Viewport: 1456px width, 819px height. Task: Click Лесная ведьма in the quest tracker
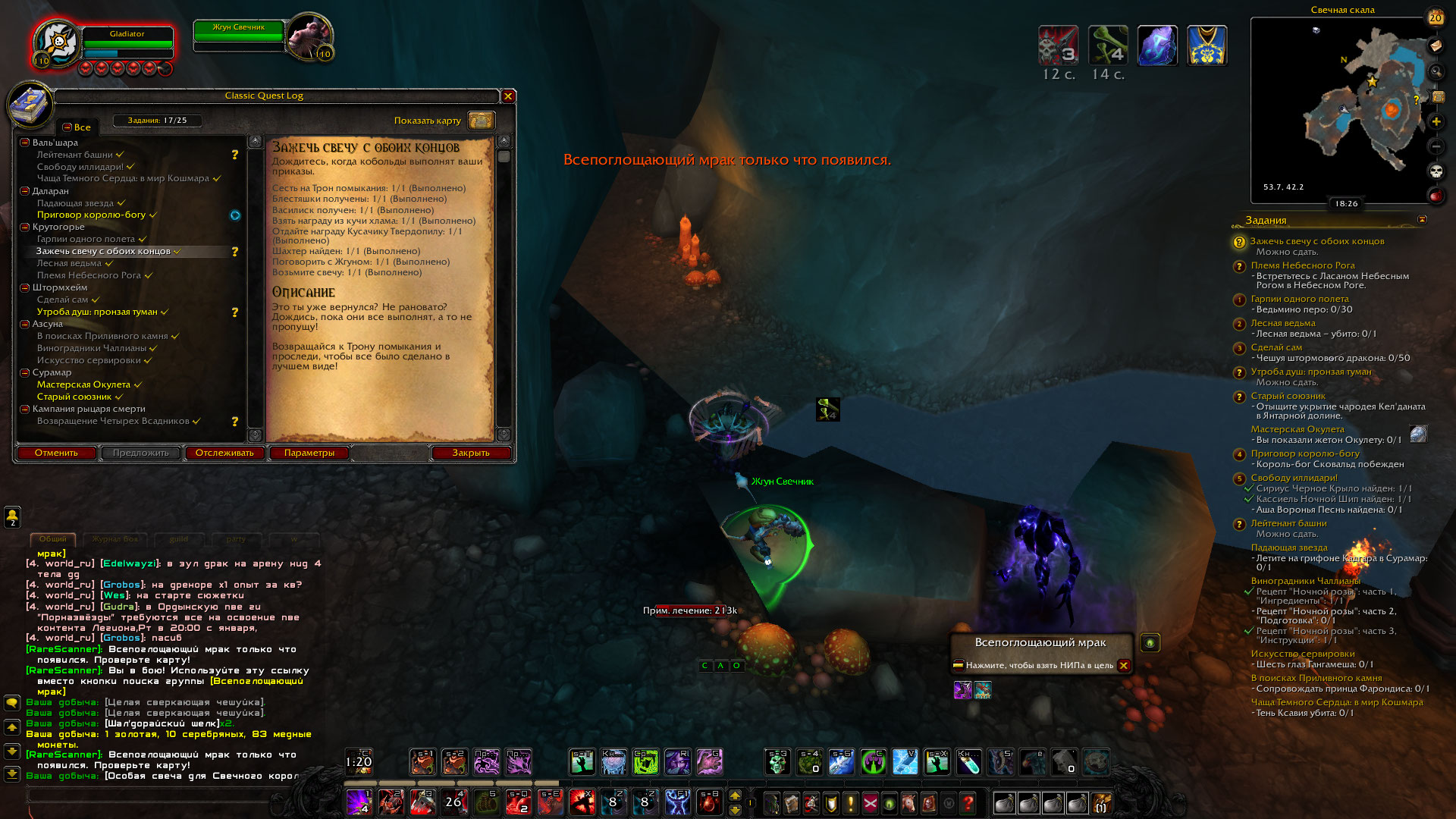click(1283, 323)
